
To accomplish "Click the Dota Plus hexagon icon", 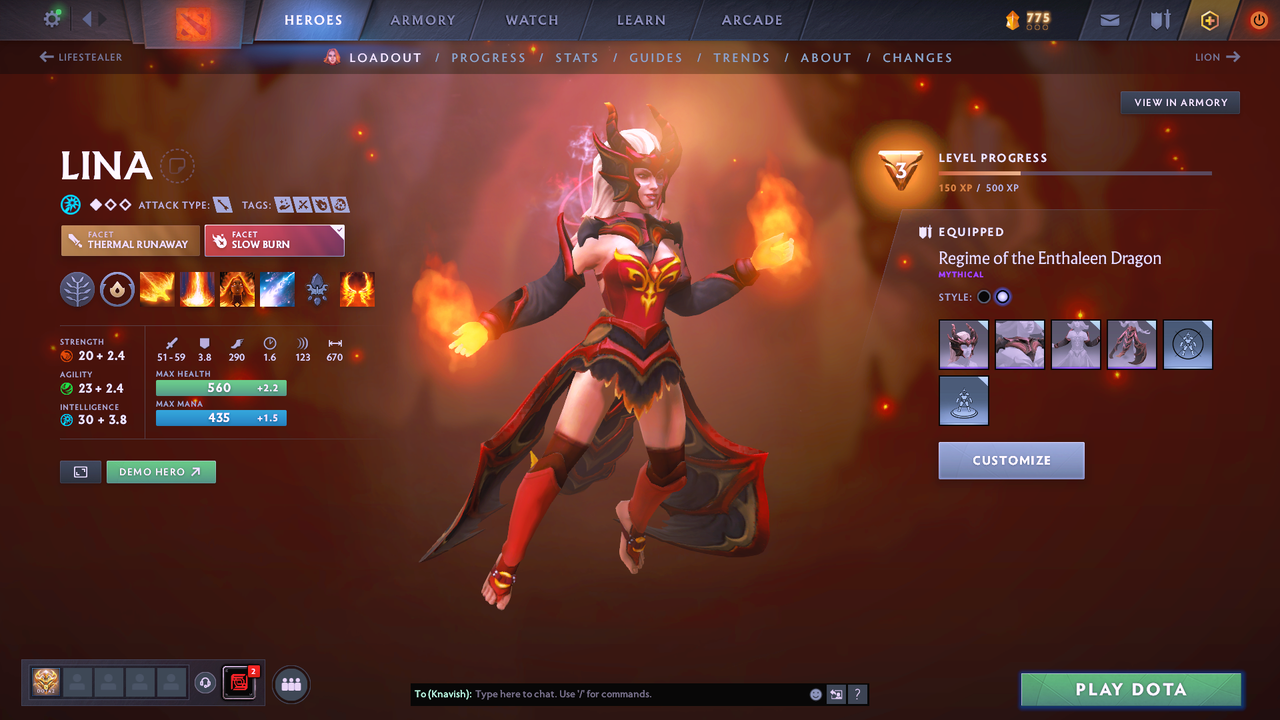I will pos(1209,20).
